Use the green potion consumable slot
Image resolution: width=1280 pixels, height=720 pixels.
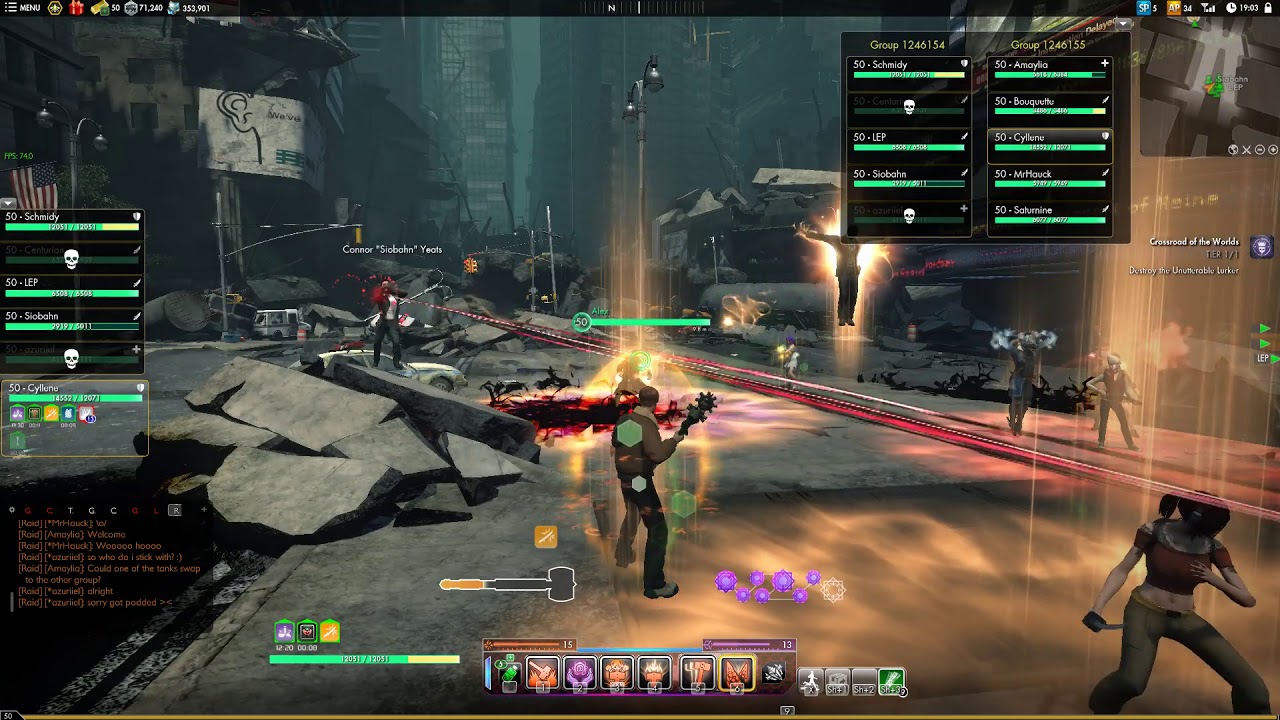click(x=509, y=675)
